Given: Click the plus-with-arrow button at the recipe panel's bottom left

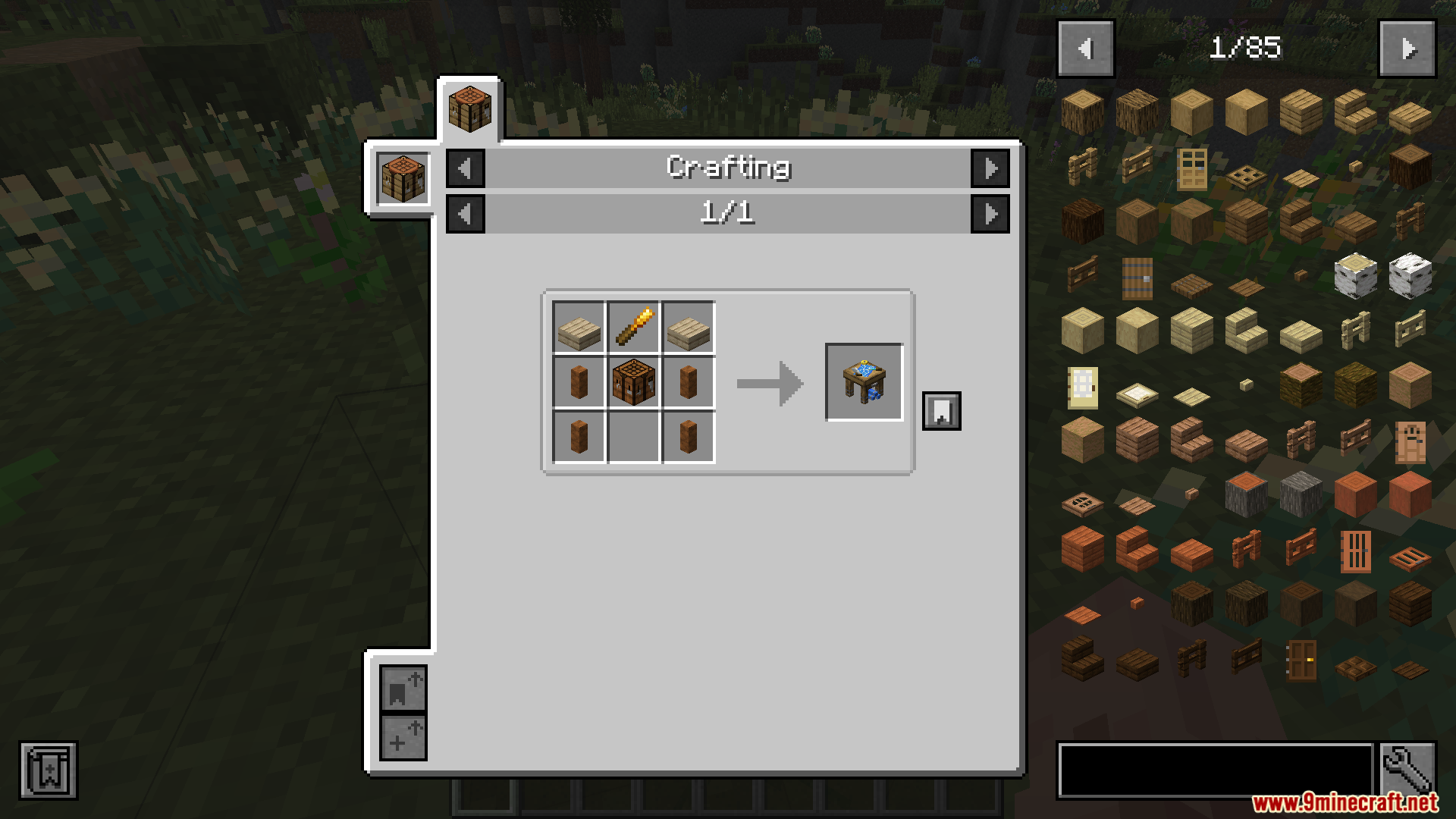Looking at the screenshot, I should (403, 737).
